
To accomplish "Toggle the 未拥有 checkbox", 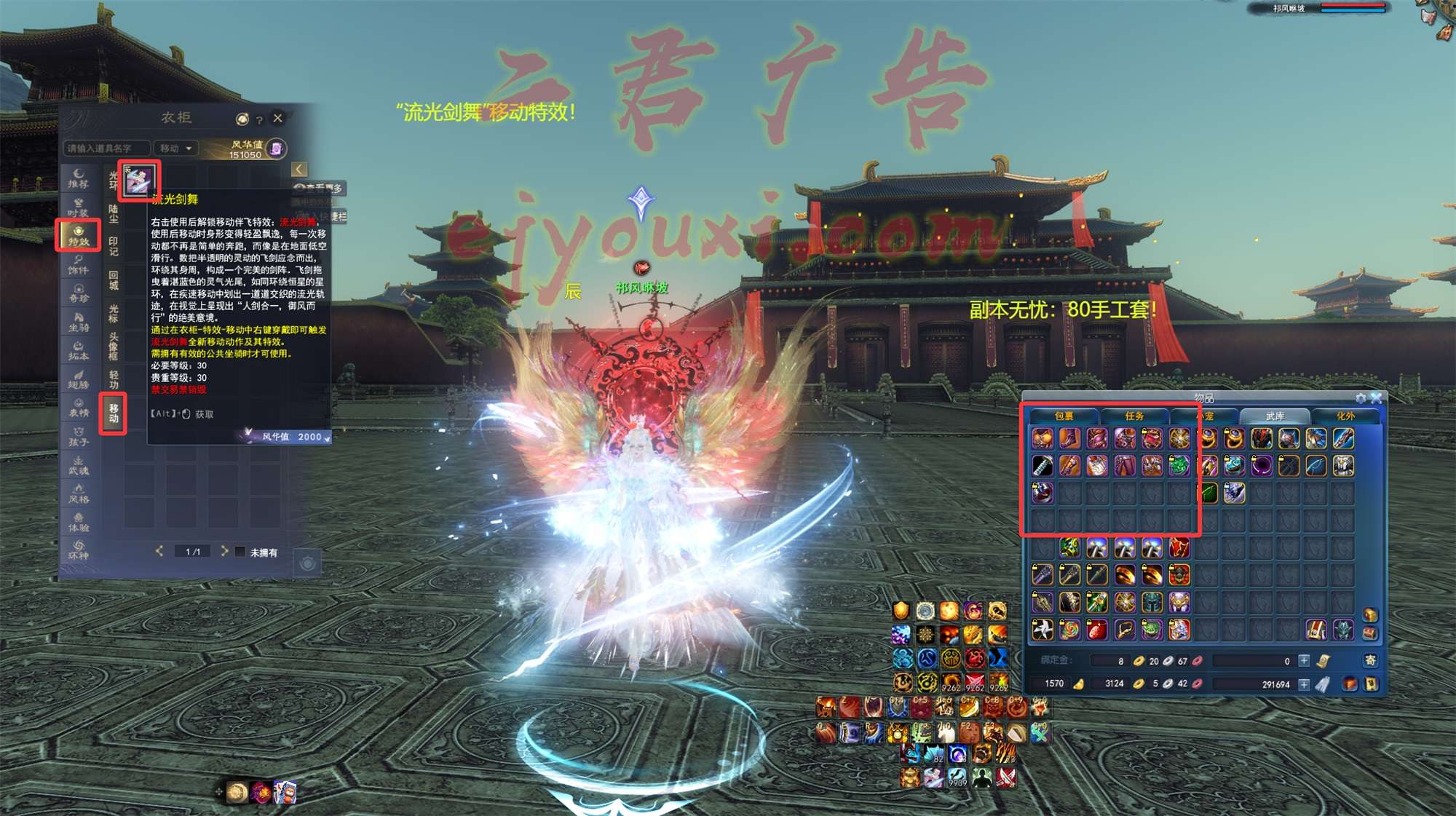I will (x=240, y=552).
